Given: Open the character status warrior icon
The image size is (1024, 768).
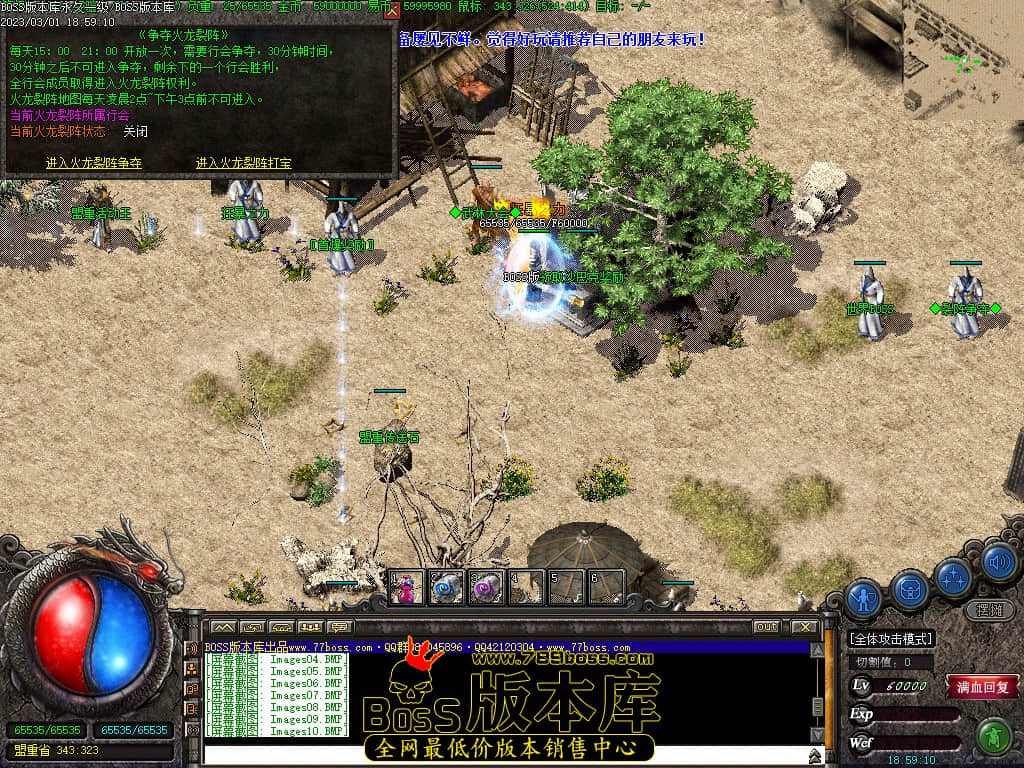Looking at the screenshot, I should (864, 598).
